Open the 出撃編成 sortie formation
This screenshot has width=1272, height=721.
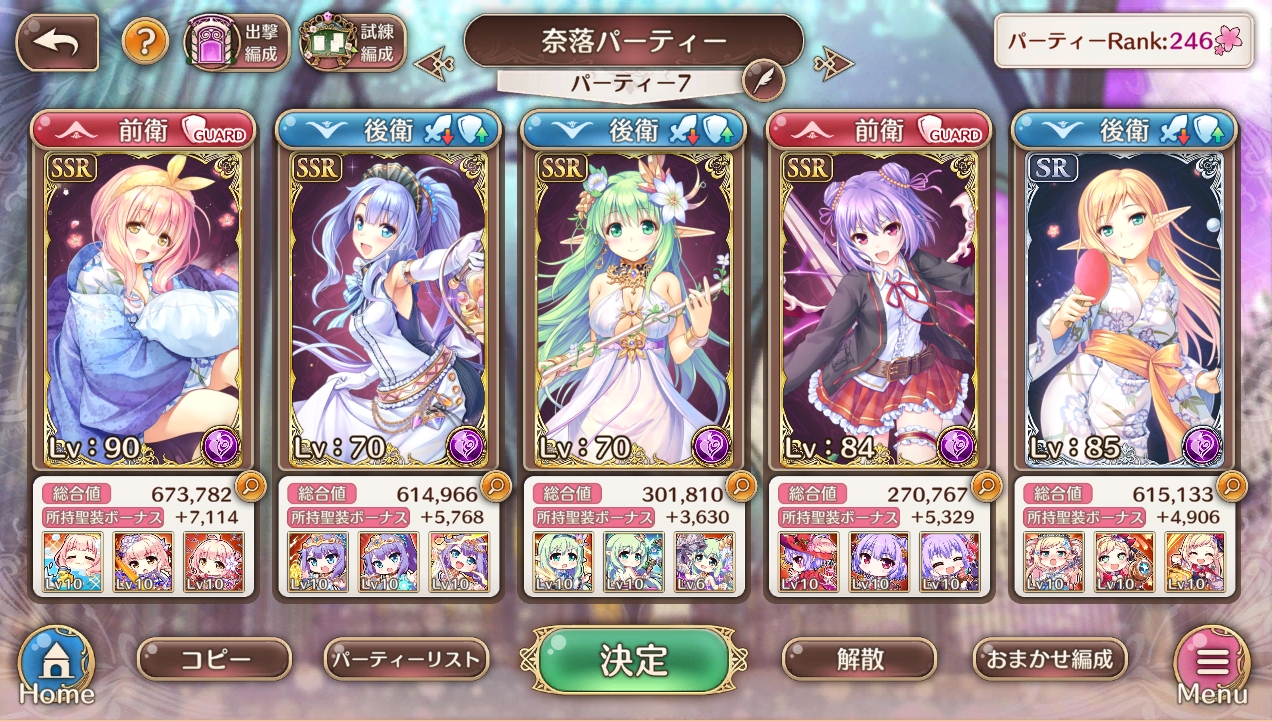[x=236, y=43]
